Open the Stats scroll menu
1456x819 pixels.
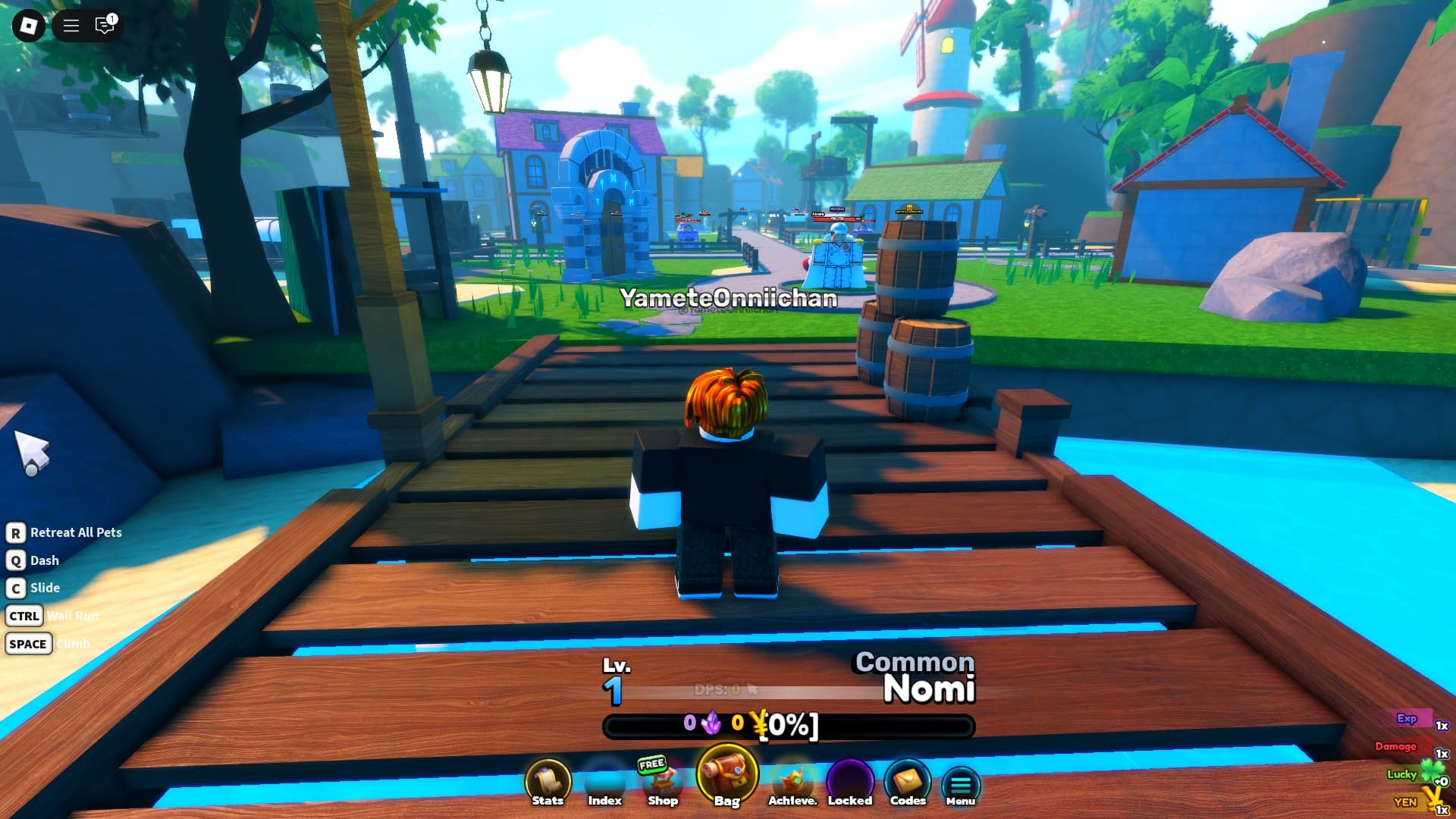(x=548, y=783)
